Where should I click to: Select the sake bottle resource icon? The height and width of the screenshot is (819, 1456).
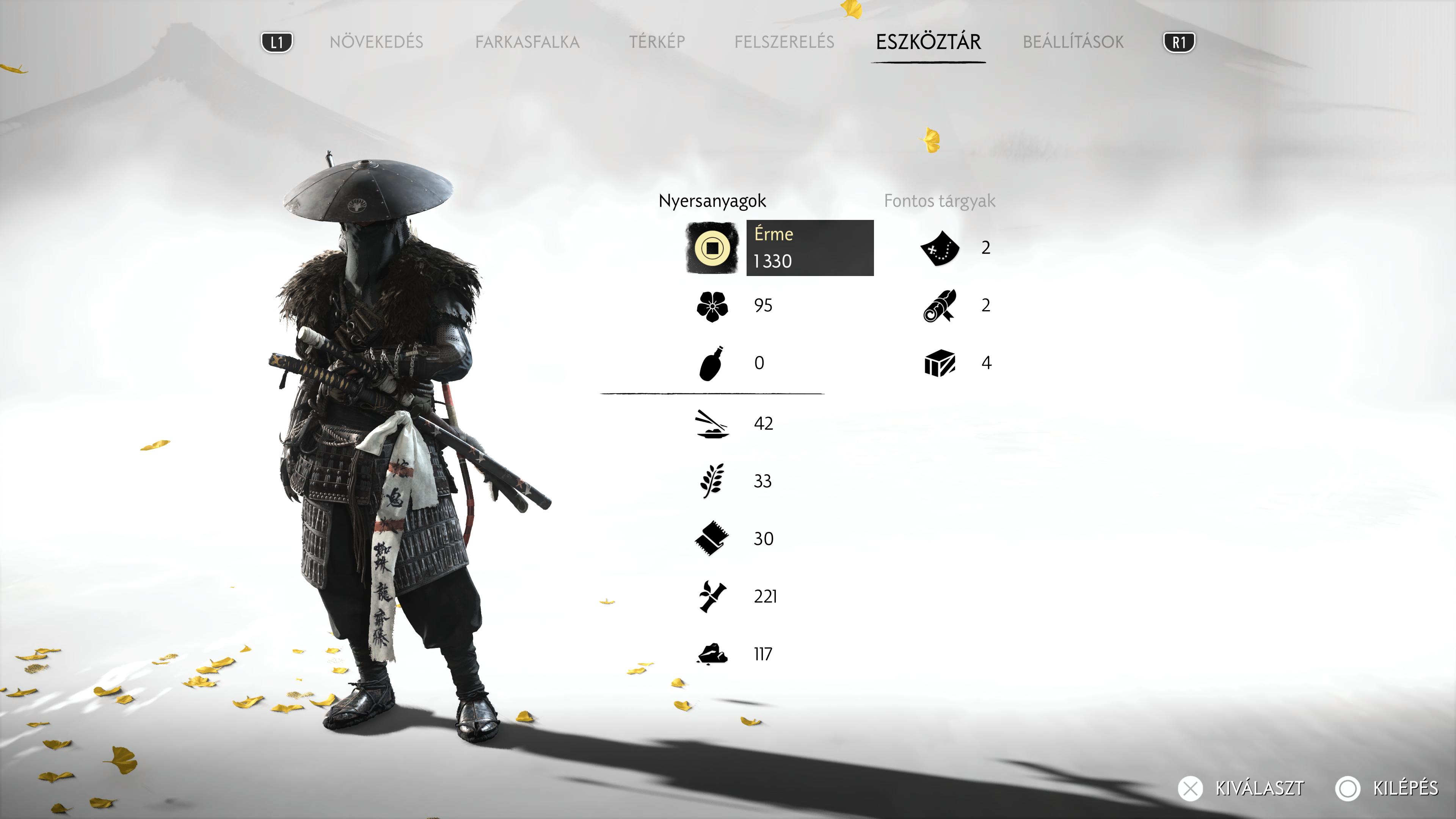[x=712, y=364]
